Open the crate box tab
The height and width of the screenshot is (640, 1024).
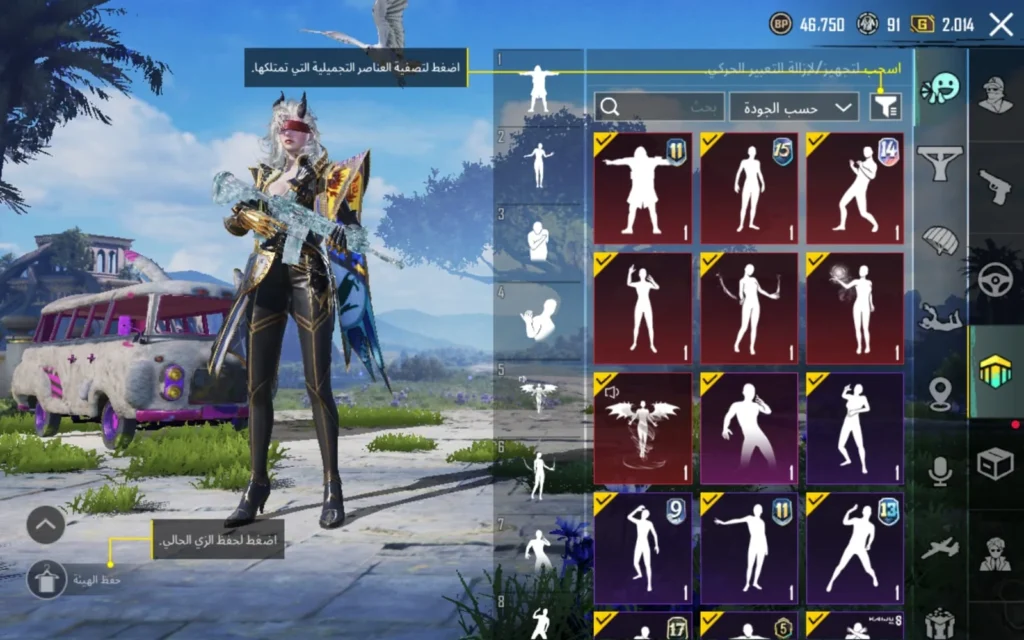(994, 462)
